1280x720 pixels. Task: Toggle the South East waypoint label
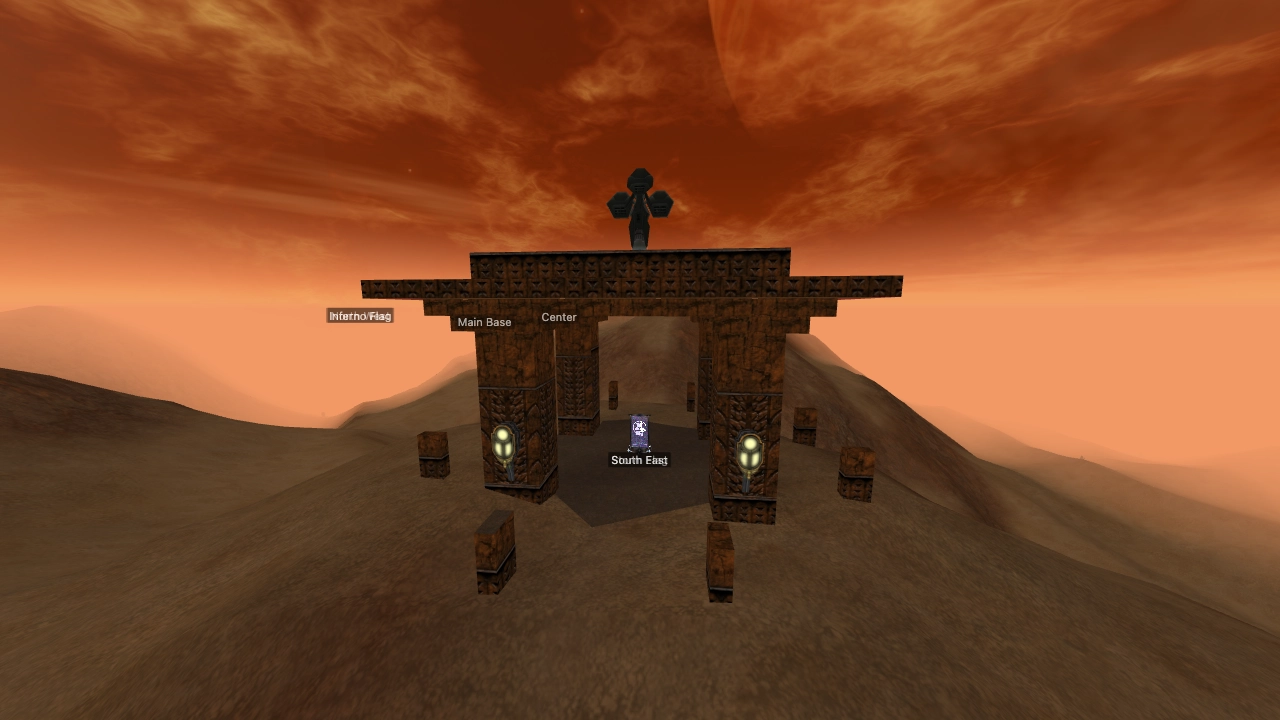pyautogui.click(x=639, y=461)
